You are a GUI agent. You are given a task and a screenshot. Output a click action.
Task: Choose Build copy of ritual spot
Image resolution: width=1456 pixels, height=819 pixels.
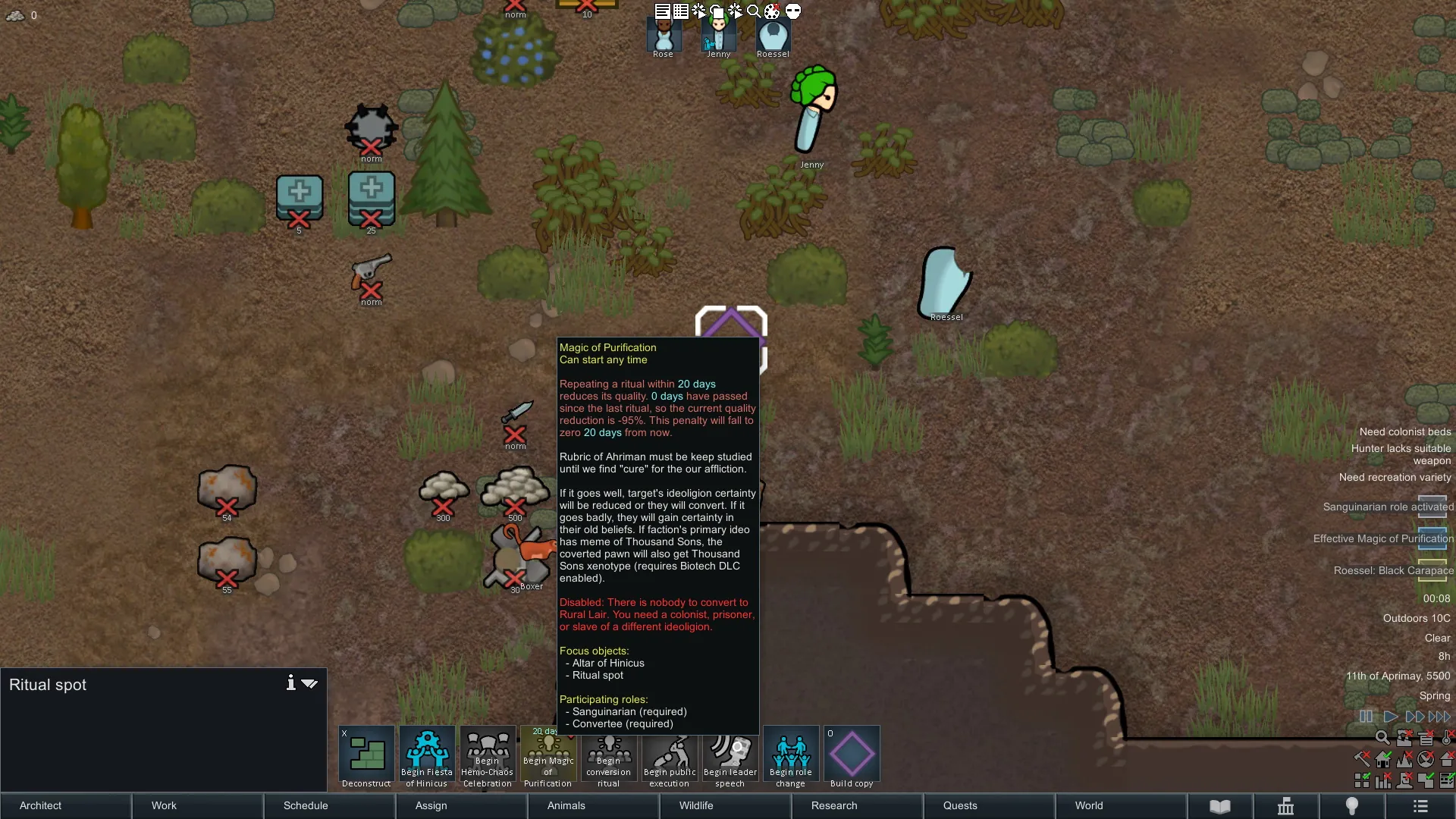pos(852,757)
